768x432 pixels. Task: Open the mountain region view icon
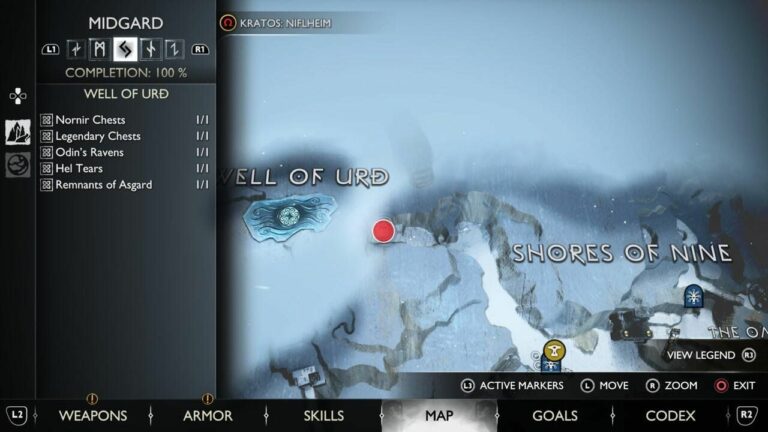point(18,132)
